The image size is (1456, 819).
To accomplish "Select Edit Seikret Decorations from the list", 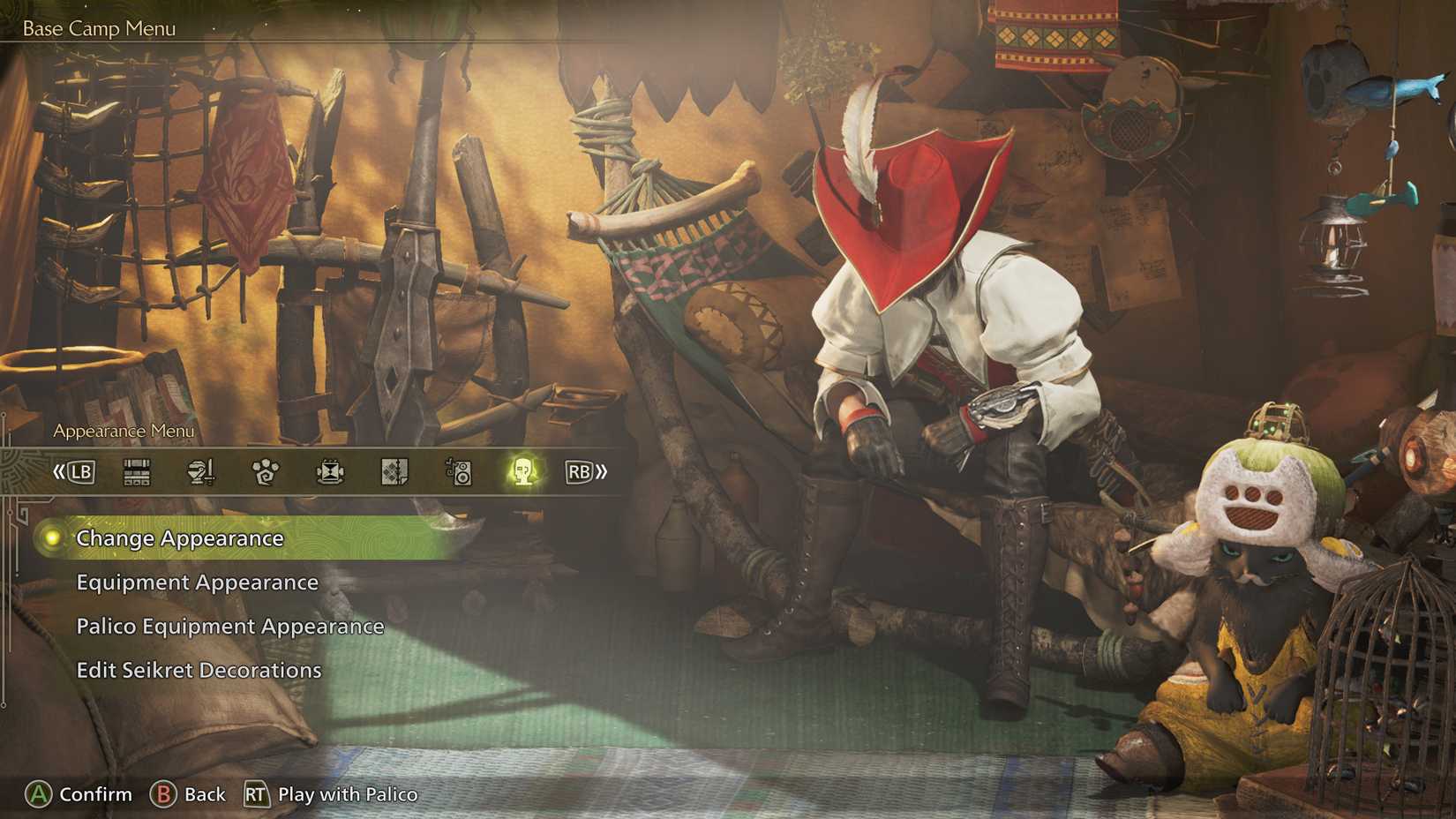I will pos(198,670).
